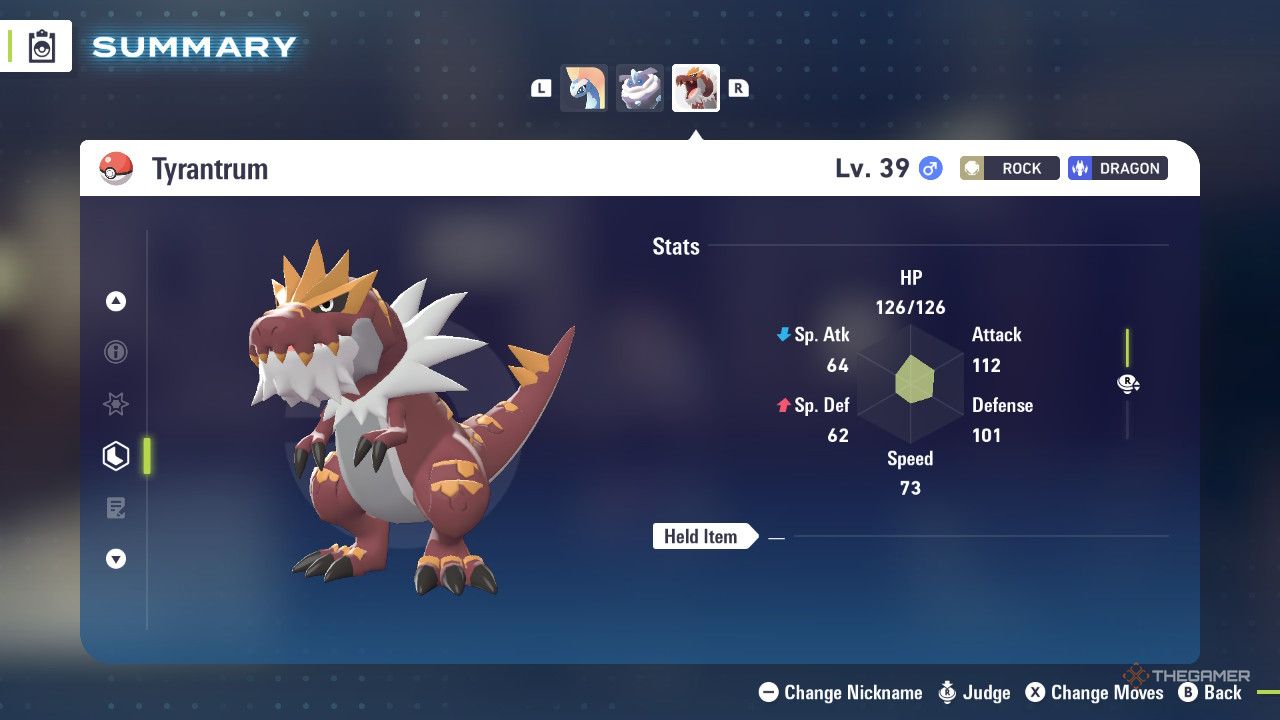The image size is (1280, 720).
Task: Select the hexagon stats tab
Action: point(116,456)
